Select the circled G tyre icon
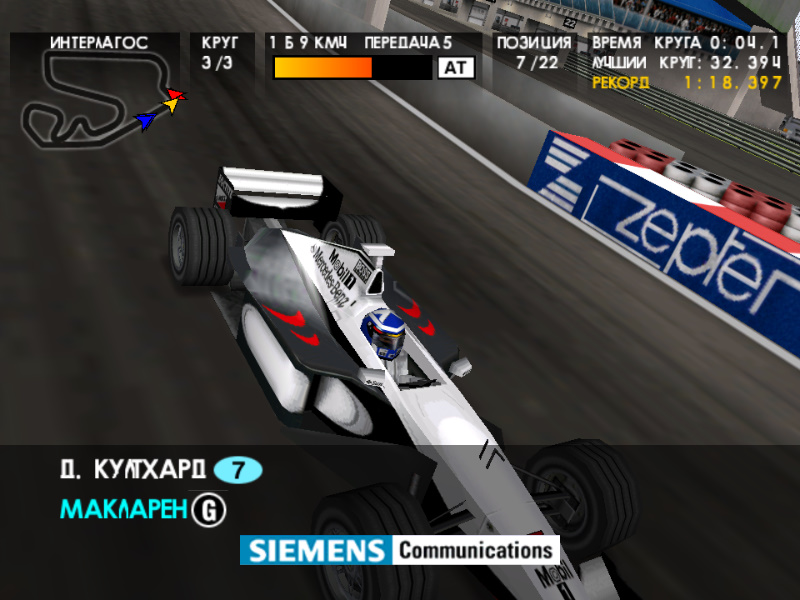Viewport: 800px width, 600px height. click(210, 510)
